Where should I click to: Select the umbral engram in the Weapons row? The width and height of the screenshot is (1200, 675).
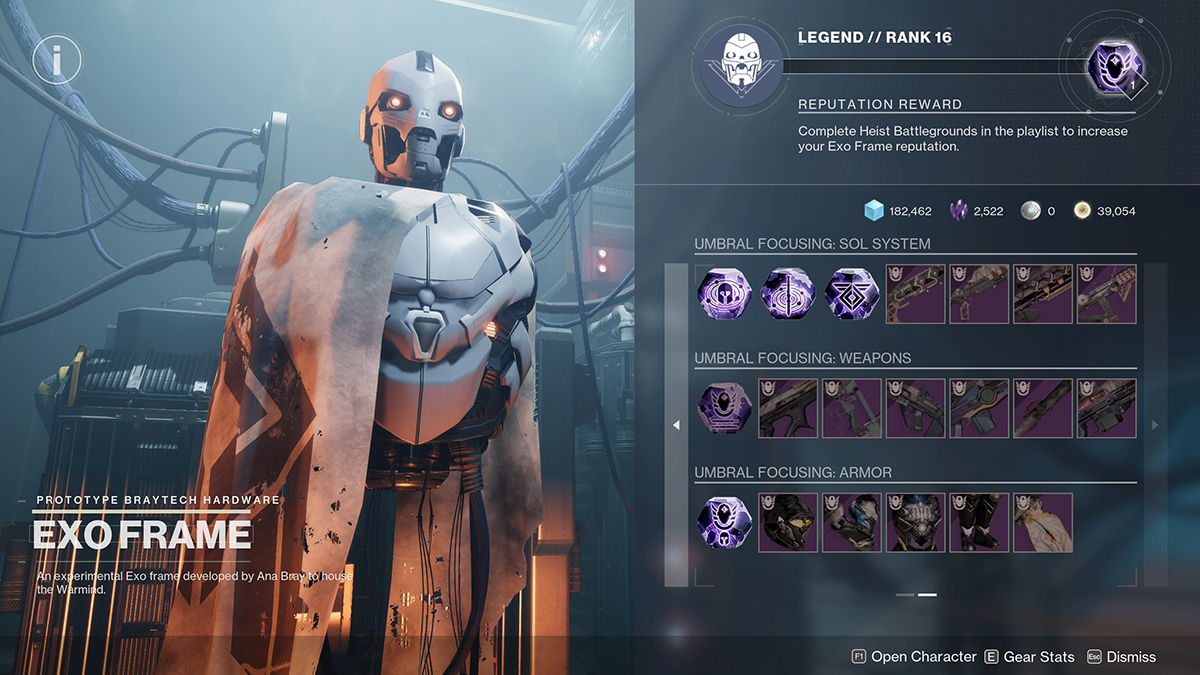point(725,408)
